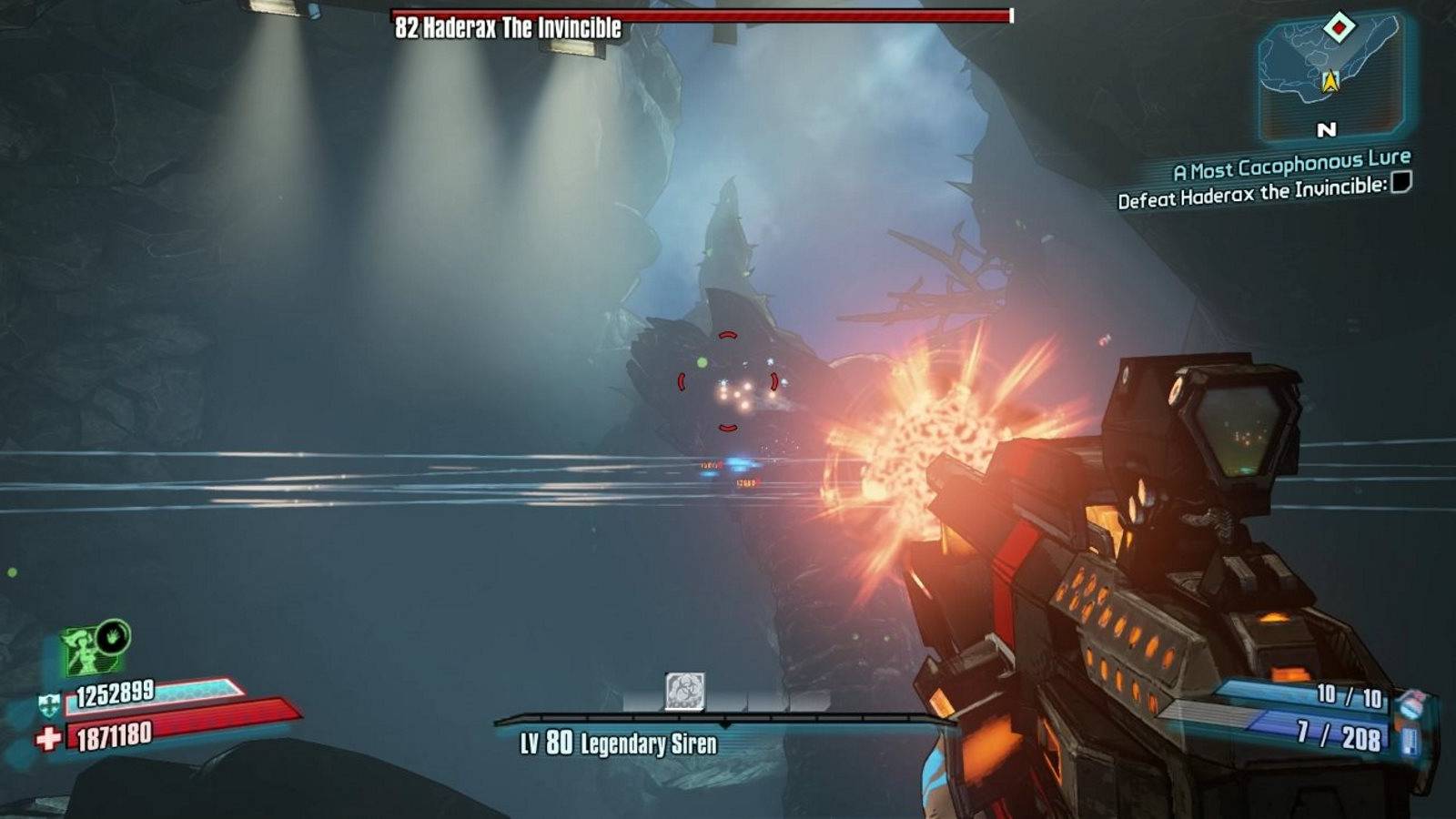
Task: Select the 'A Most Cacophonous Lure' mission title
Action: pyautogui.click(x=1291, y=165)
